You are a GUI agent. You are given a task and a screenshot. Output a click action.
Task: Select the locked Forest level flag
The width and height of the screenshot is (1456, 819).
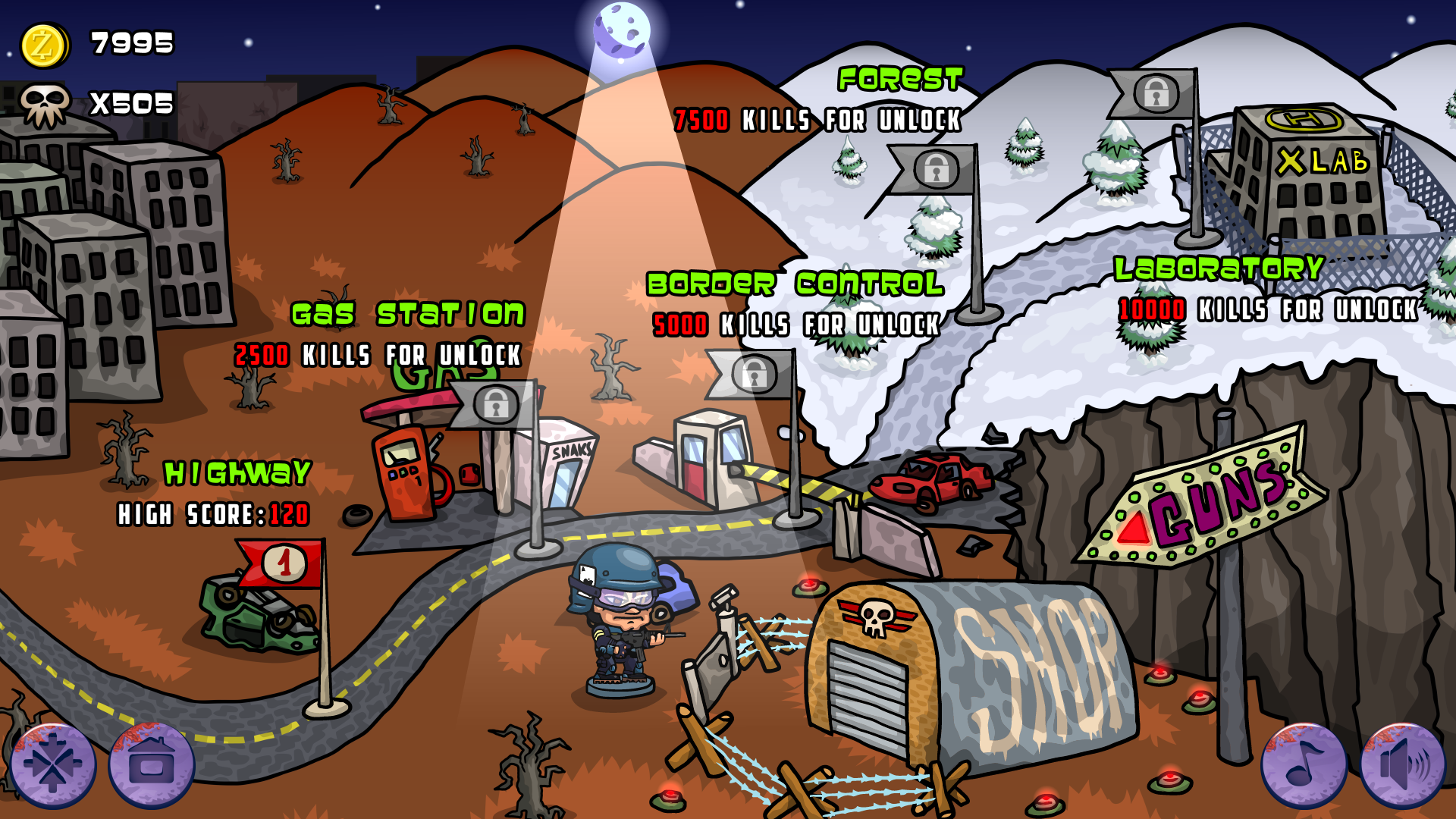tap(935, 168)
